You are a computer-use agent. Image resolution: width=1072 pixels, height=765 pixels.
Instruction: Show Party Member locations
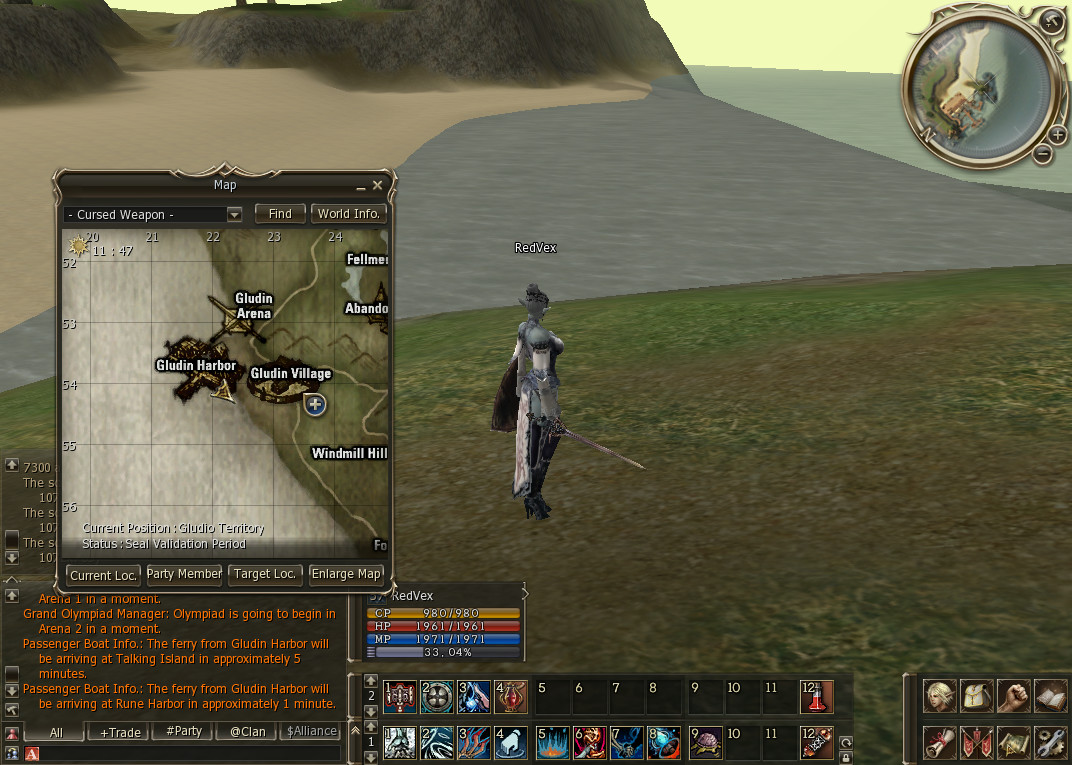coord(184,574)
